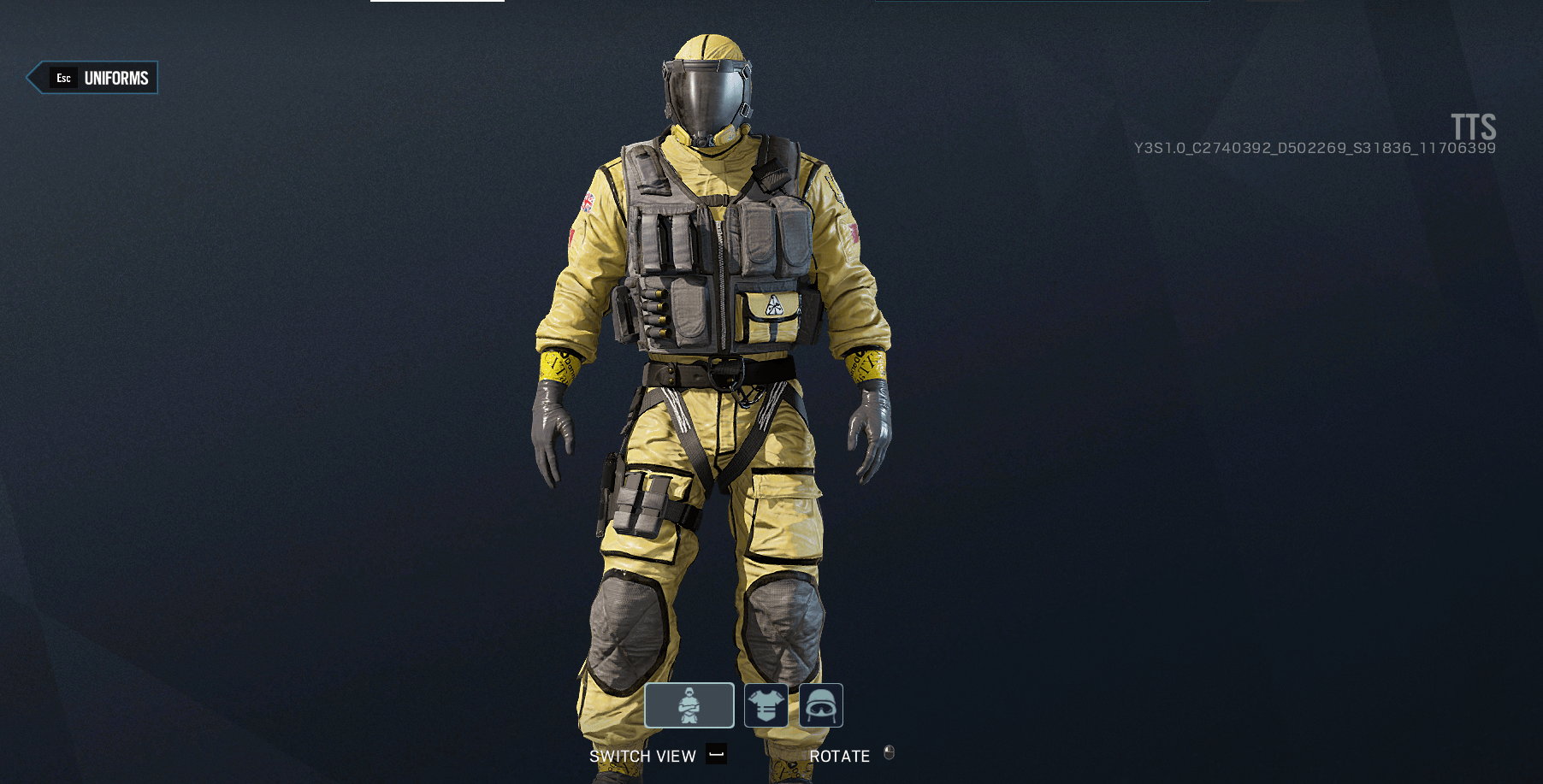Screen dimensions: 1543x784
Task: Click the Esc key badge on the back button
Action: tap(62, 78)
